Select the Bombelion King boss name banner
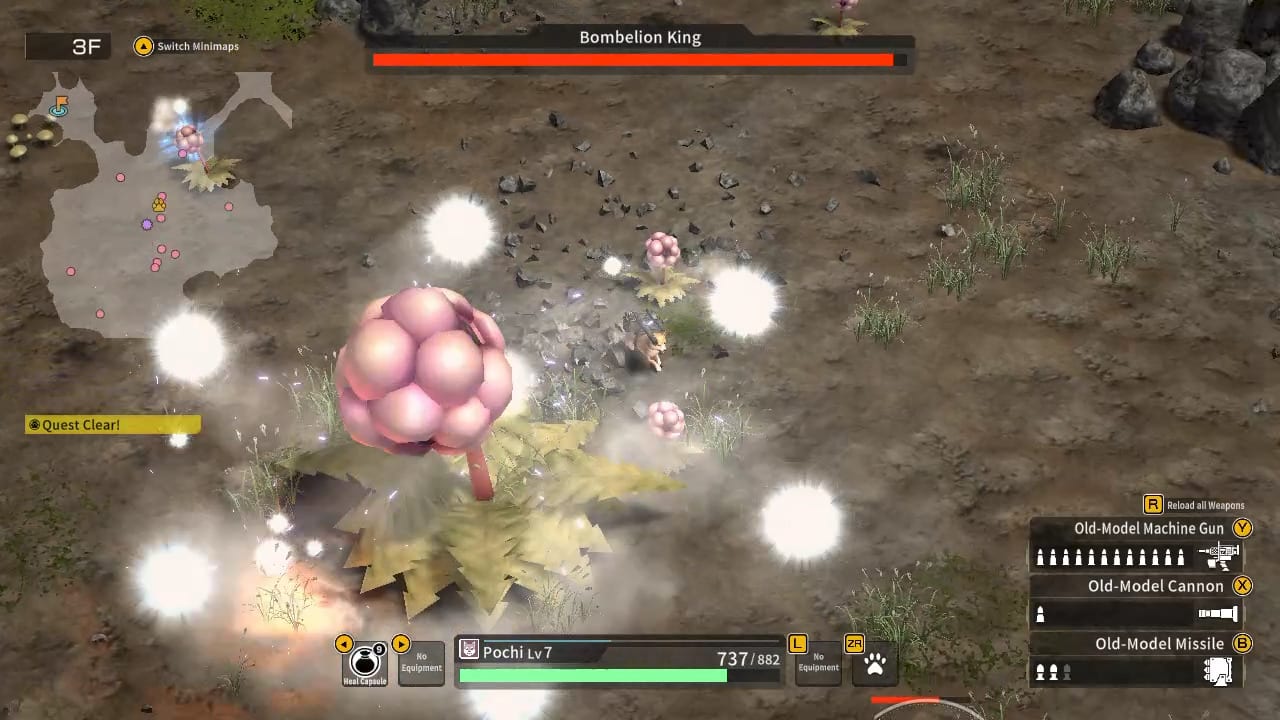 (640, 37)
